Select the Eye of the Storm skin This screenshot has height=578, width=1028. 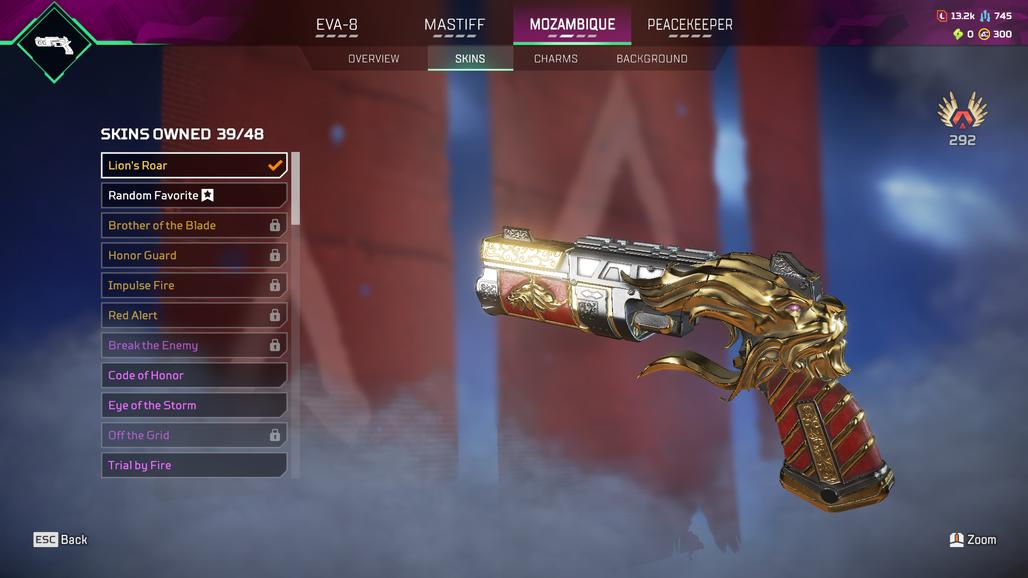click(194, 405)
